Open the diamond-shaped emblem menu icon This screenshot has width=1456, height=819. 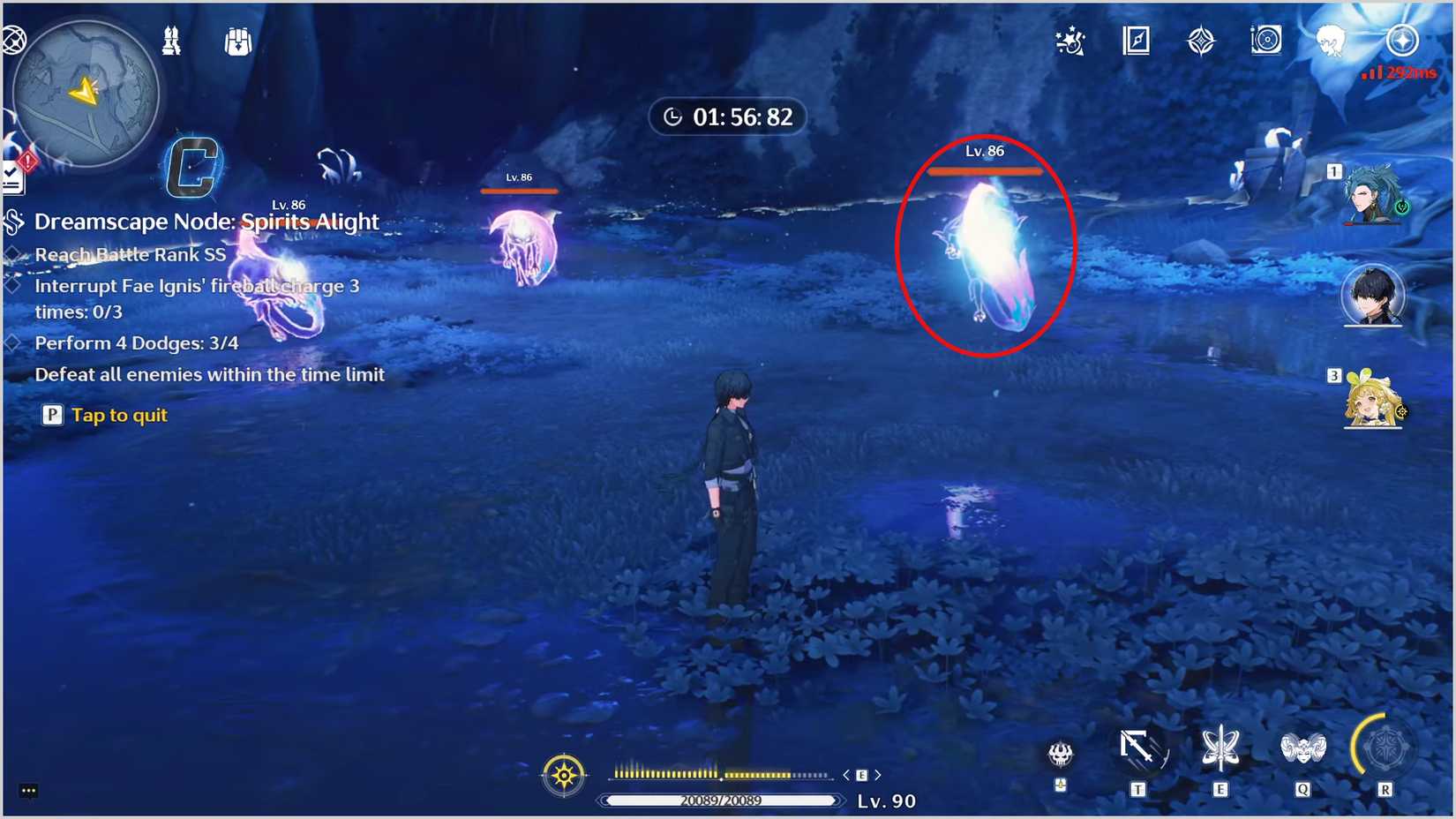tap(1200, 40)
